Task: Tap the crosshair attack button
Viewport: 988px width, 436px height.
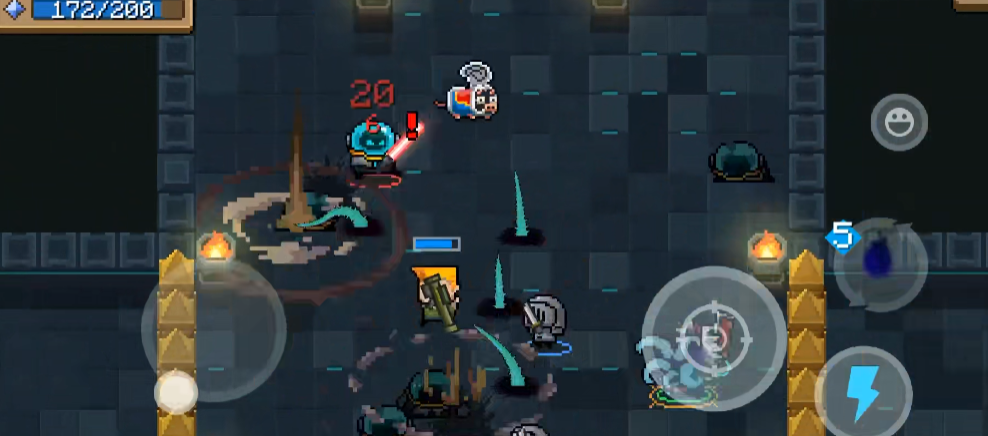Action: [x=713, y=338]
